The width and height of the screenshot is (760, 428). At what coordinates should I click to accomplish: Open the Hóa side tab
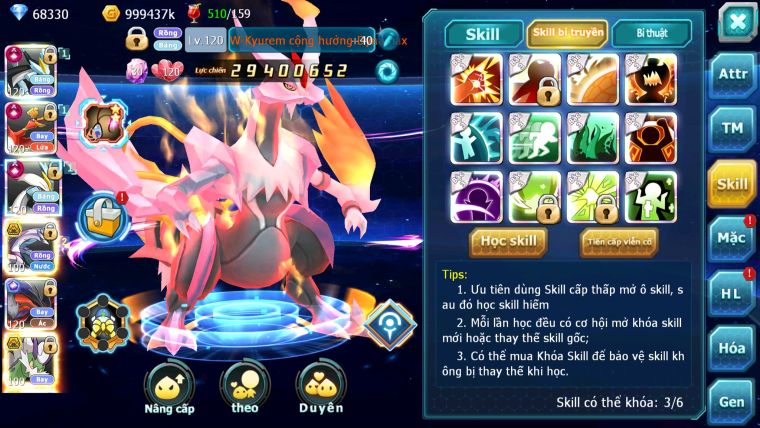732,348
